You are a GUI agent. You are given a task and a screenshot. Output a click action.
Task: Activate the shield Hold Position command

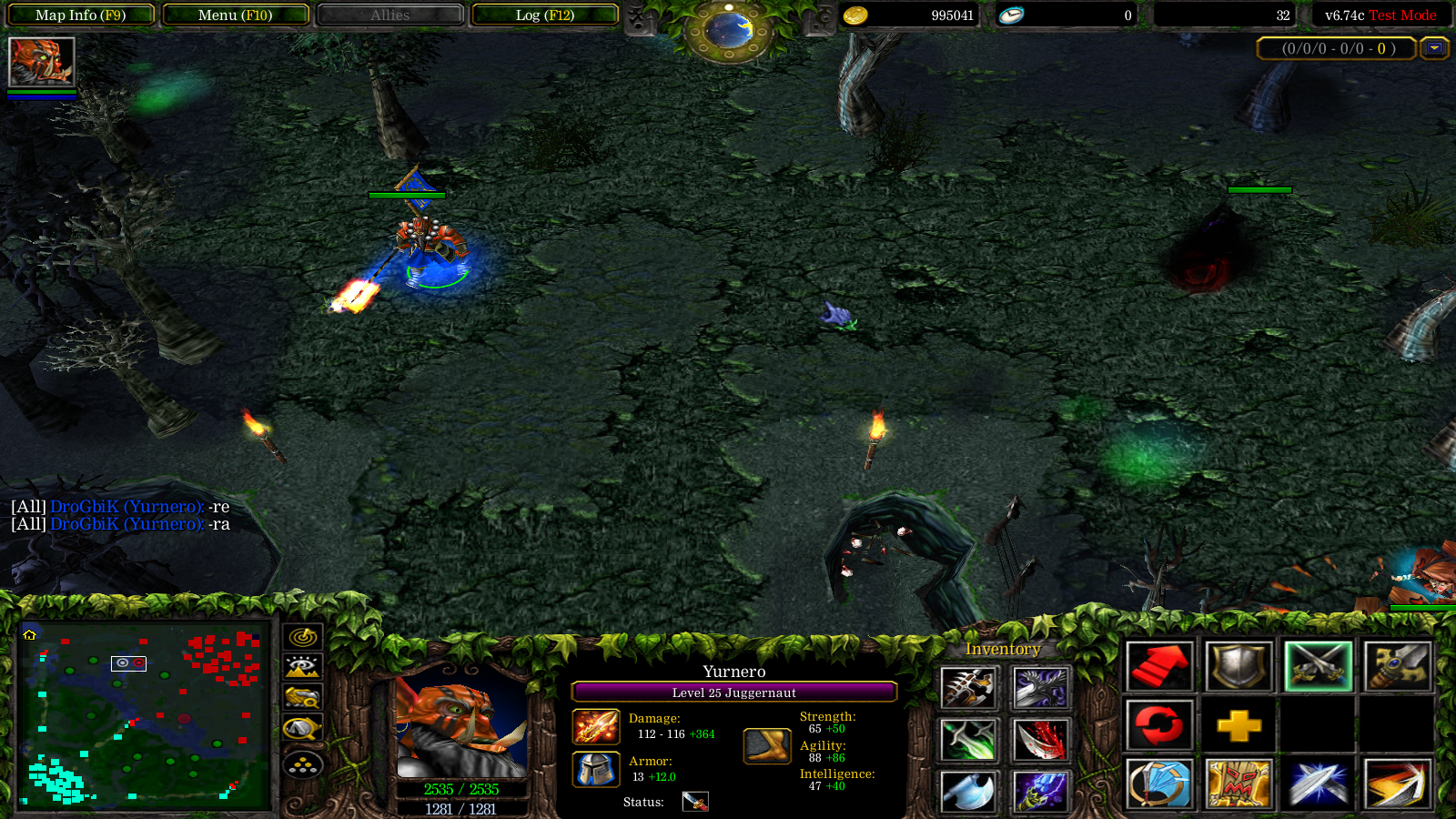point(1238,666)
